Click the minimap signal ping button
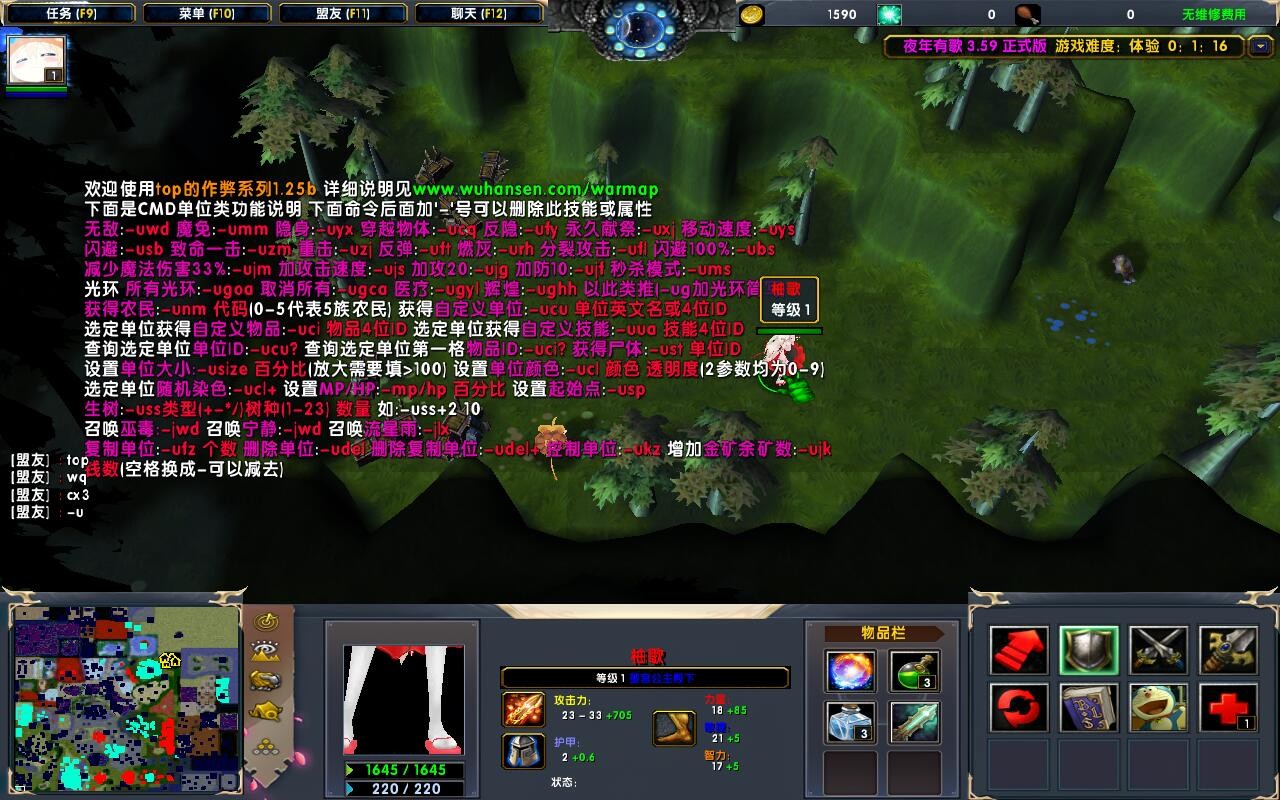Image resolution: width=1280 pixels, height=800 pixels. pyautogui.click(x=266, y=620)
